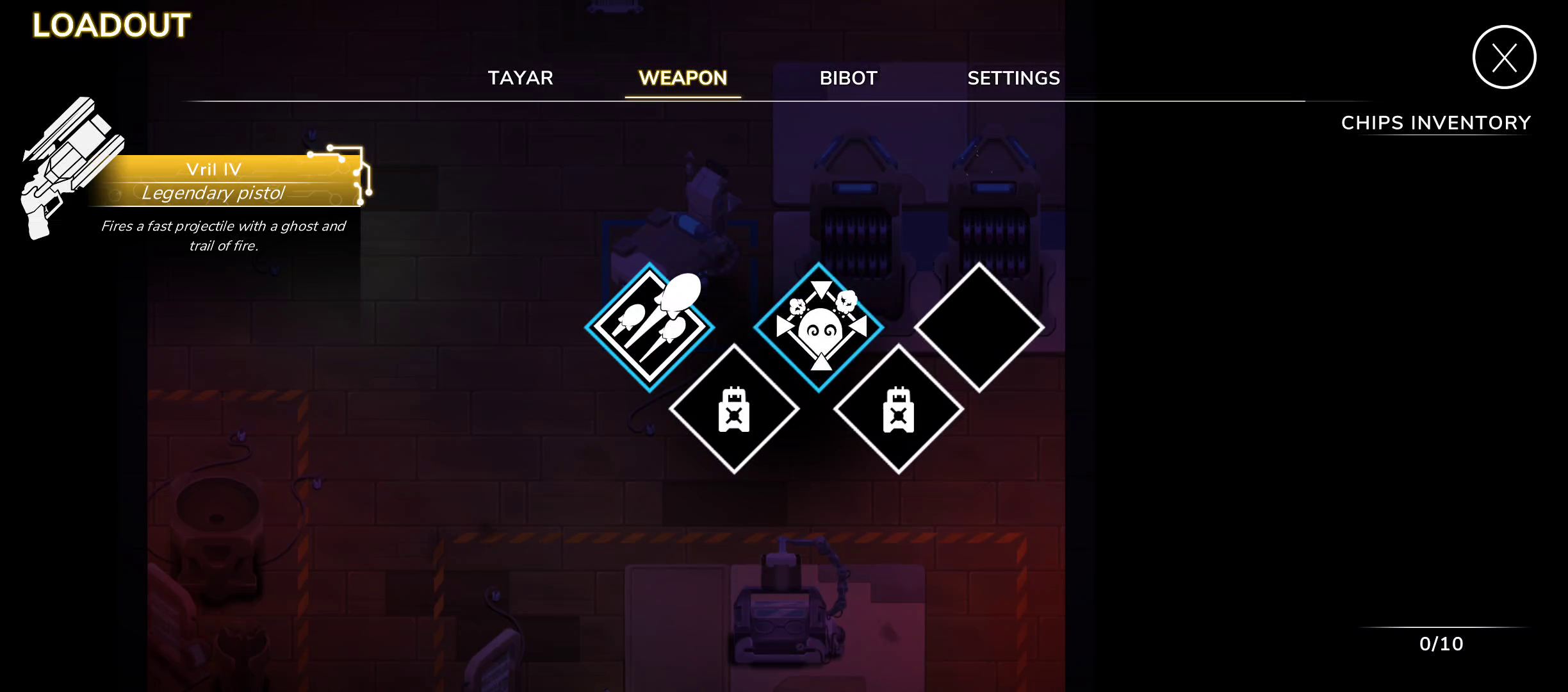The width and height of the screenshot is (1568, 692).
Task: Expand the weapon description text
Action: click(222, 236)
